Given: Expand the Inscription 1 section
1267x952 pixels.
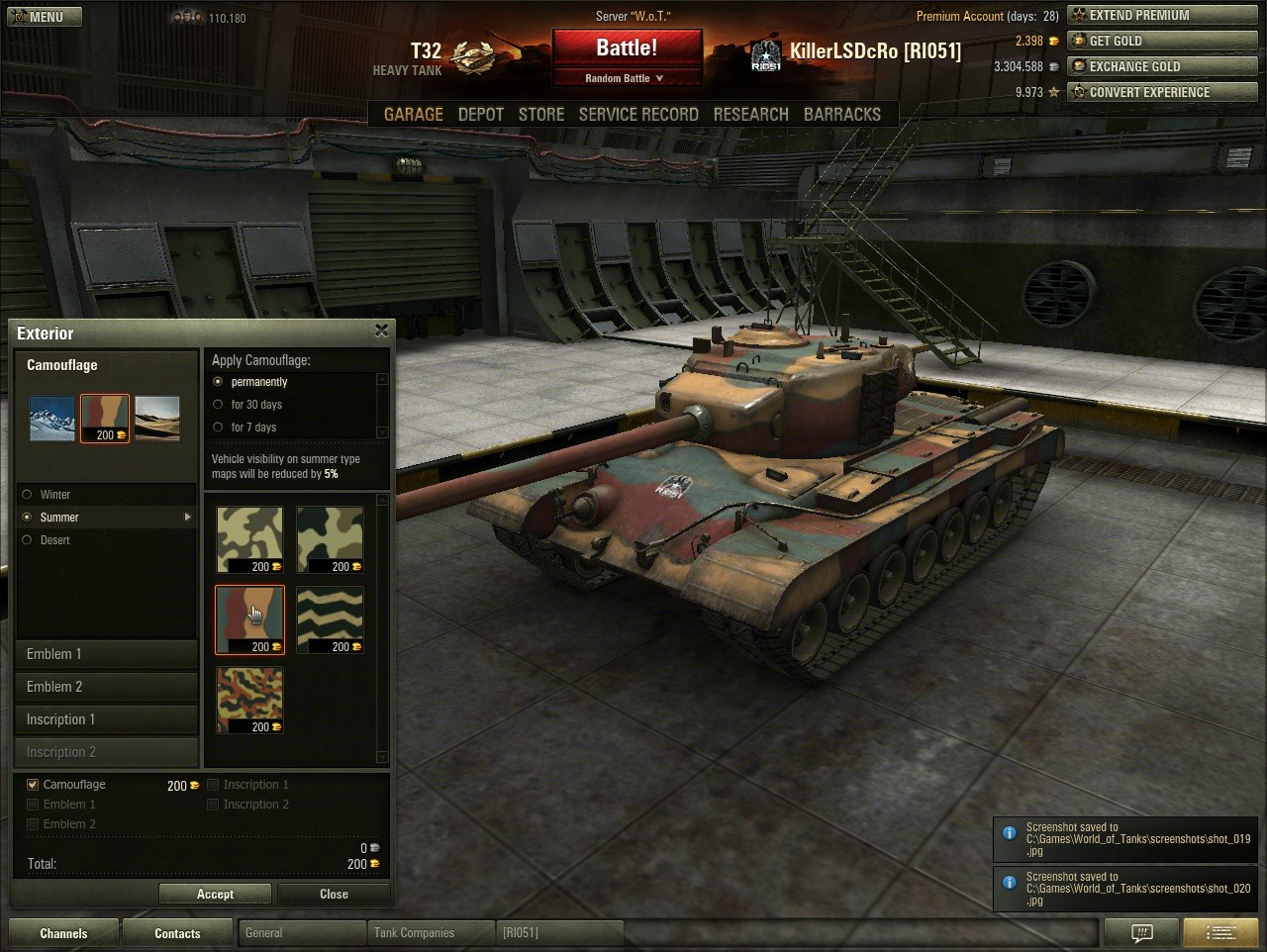Looking at the screenshot, I should 107,719.
